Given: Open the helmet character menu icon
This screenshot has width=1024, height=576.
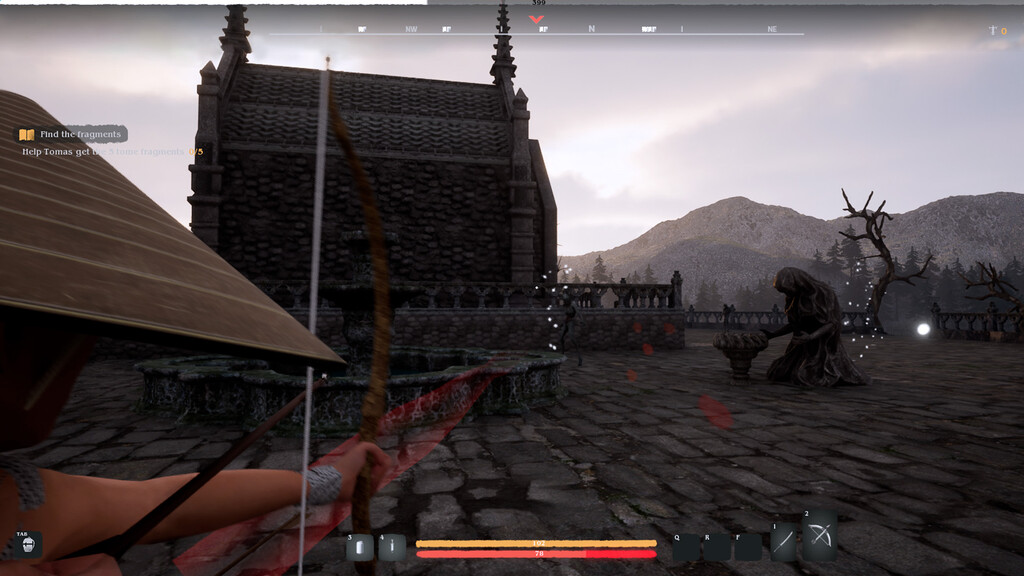Looking at the screenshot, I should (26, 545).
